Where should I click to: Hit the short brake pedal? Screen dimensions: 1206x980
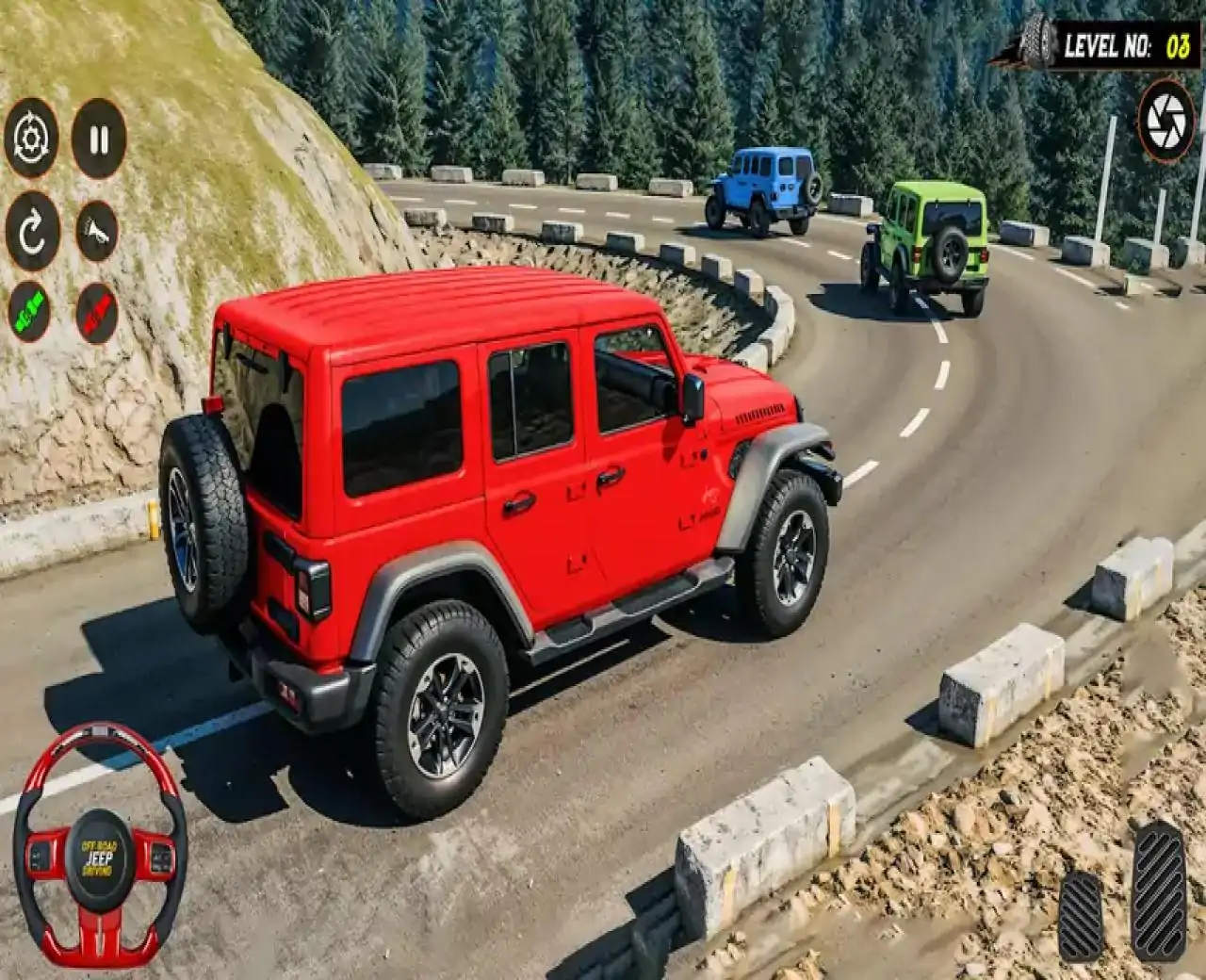pyautogui.click(x=1081, y=914)
